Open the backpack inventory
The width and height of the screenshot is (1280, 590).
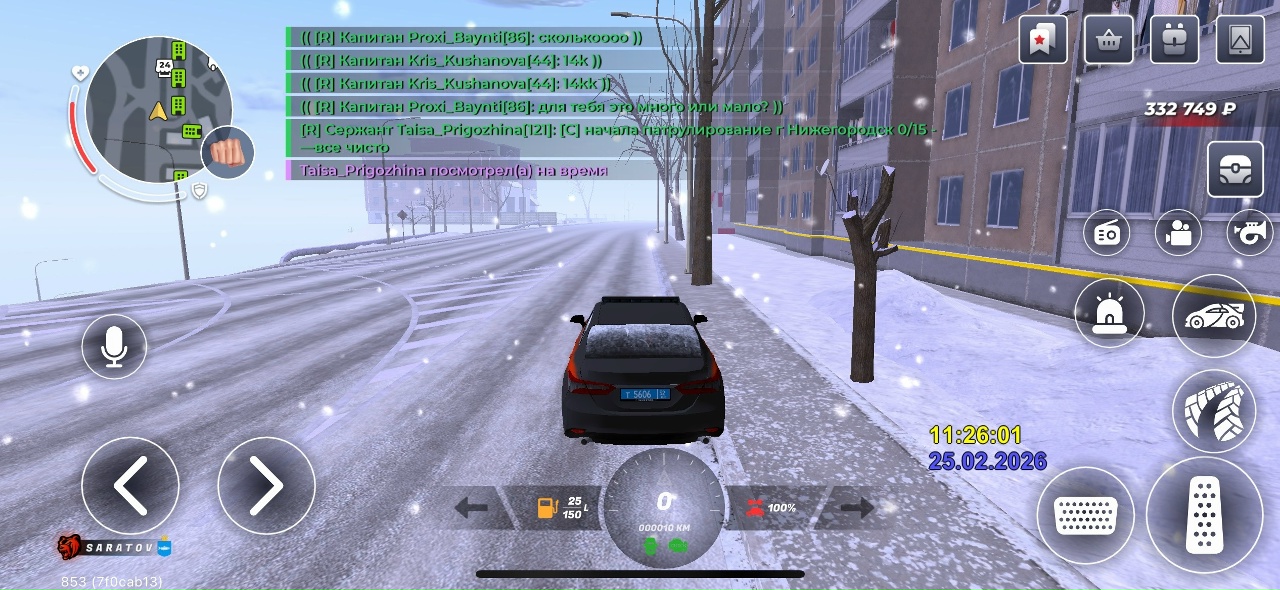click(x=1175, y=40)
